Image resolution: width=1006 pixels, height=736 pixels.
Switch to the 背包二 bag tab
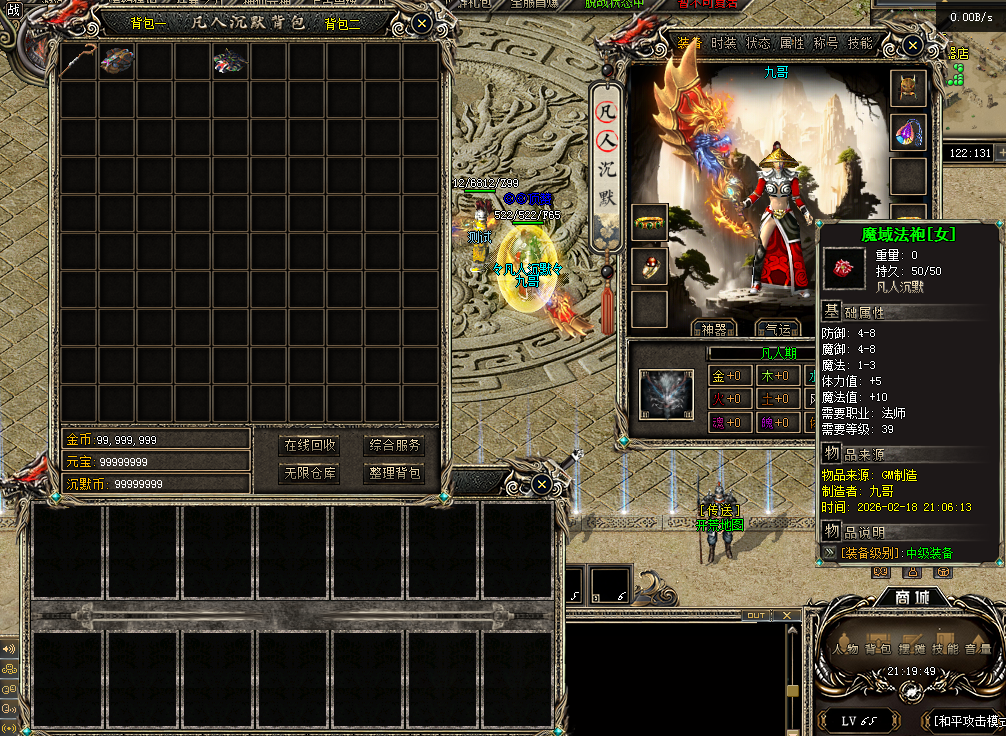(342, 24)
